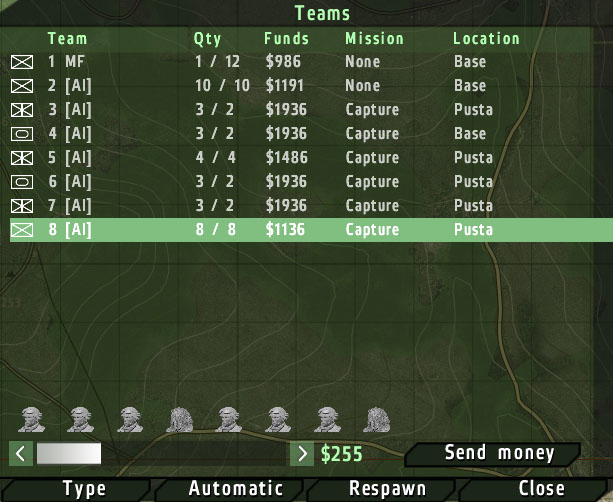Select highlighted team 8 [AI] row
This screenshot has width=613, height=502.
point(300,230)
